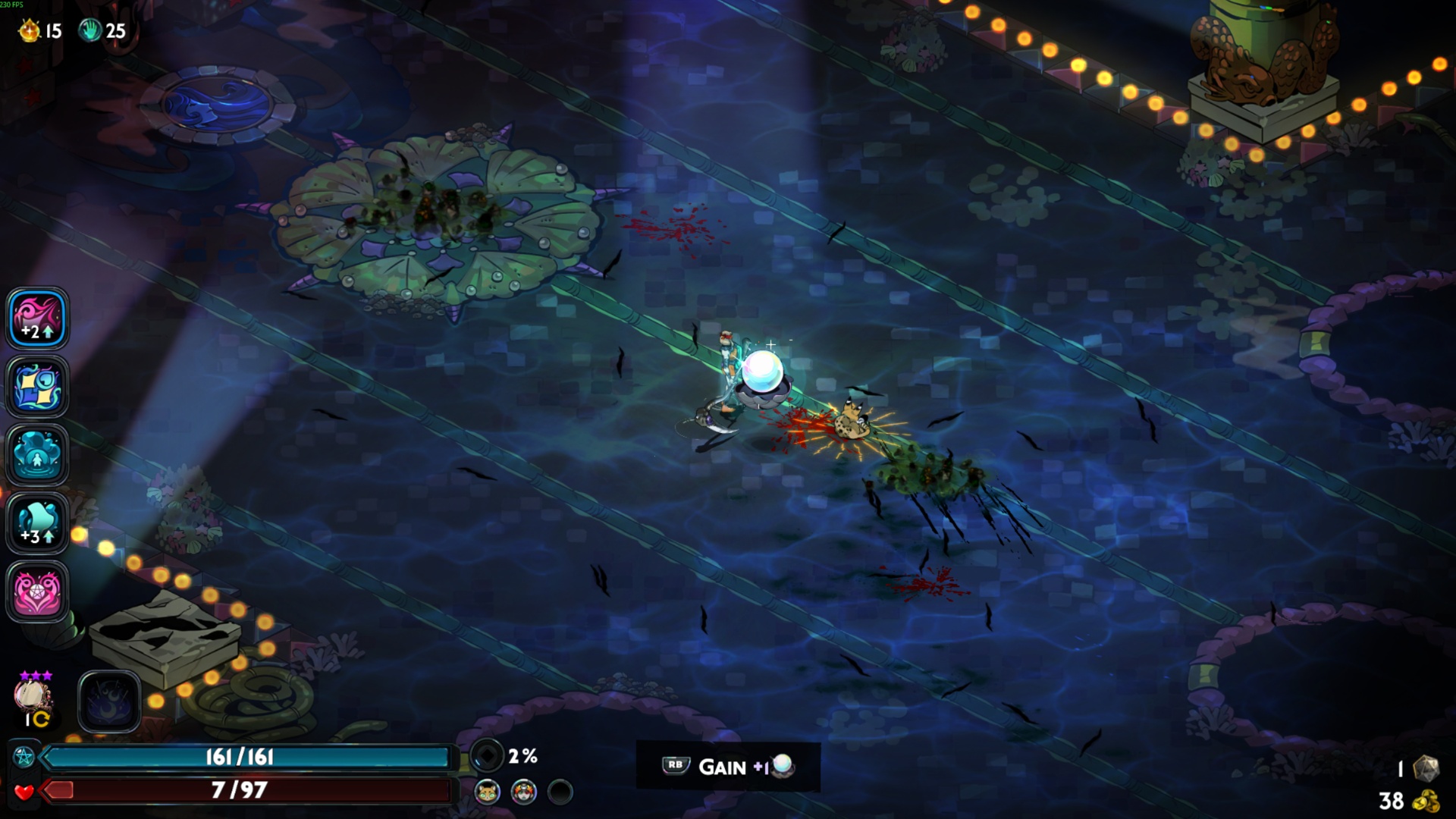Select the dark crescent moon hex slot
This screenshot has height=819, width=1456.
[x=109, y=701]
